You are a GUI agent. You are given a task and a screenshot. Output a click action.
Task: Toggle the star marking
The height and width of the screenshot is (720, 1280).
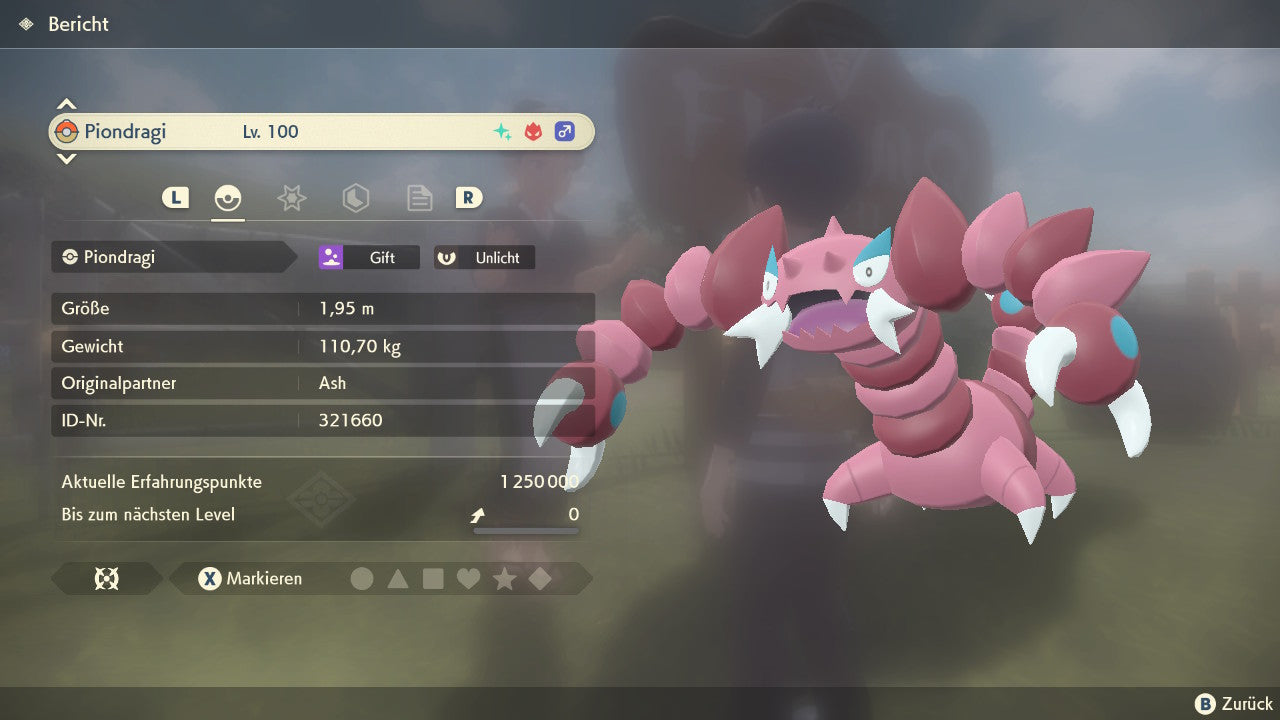(x=504, y=579)
